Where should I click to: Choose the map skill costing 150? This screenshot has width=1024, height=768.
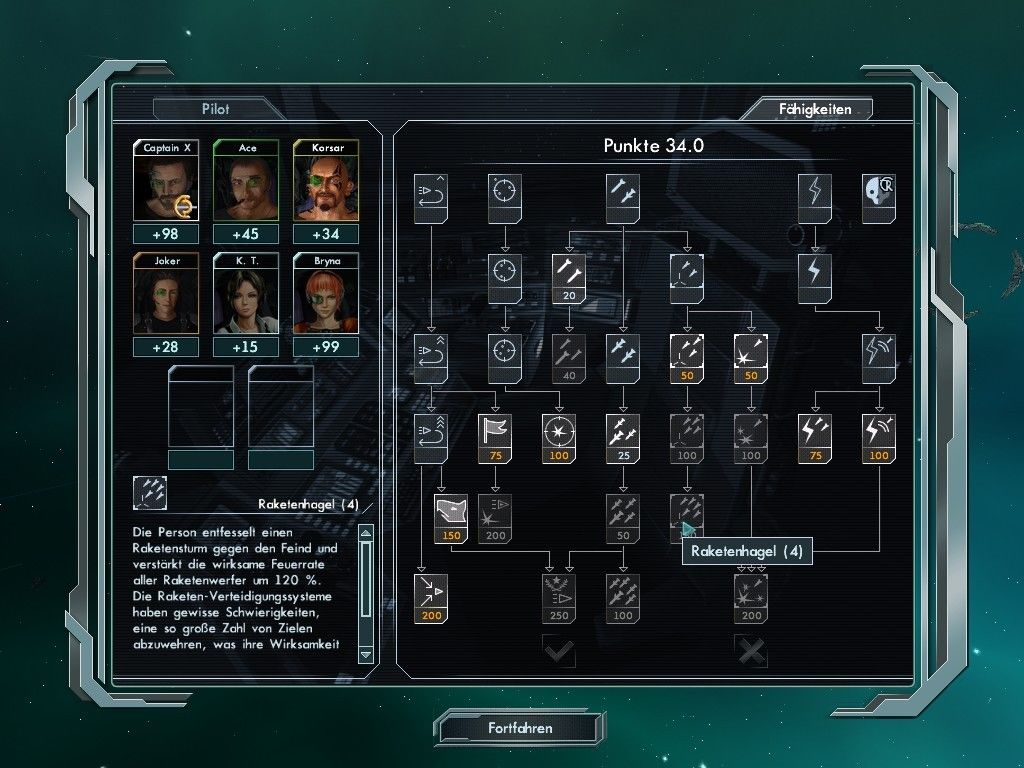(451, 512)
